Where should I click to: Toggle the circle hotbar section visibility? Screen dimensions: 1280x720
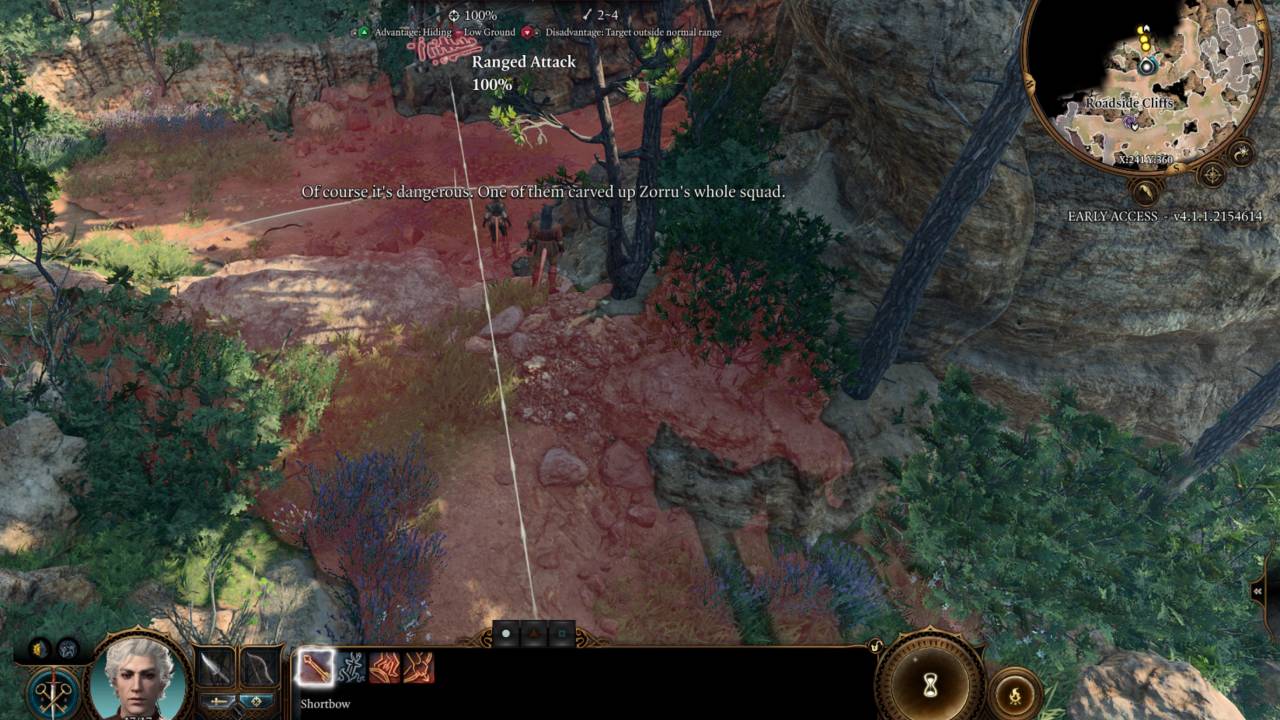506,632
